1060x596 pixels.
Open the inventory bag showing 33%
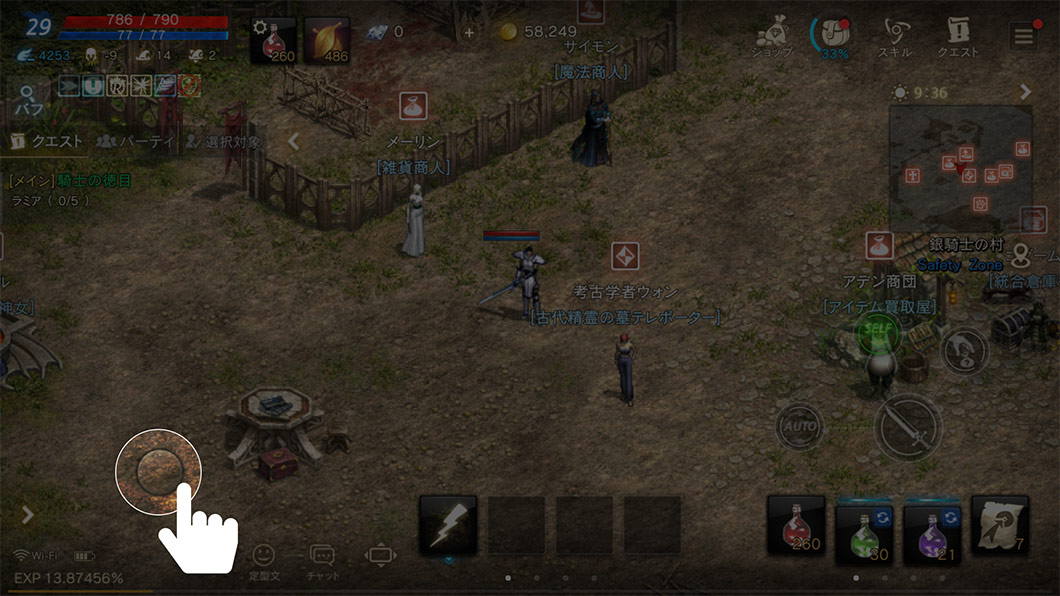click(x=830, y=36)
